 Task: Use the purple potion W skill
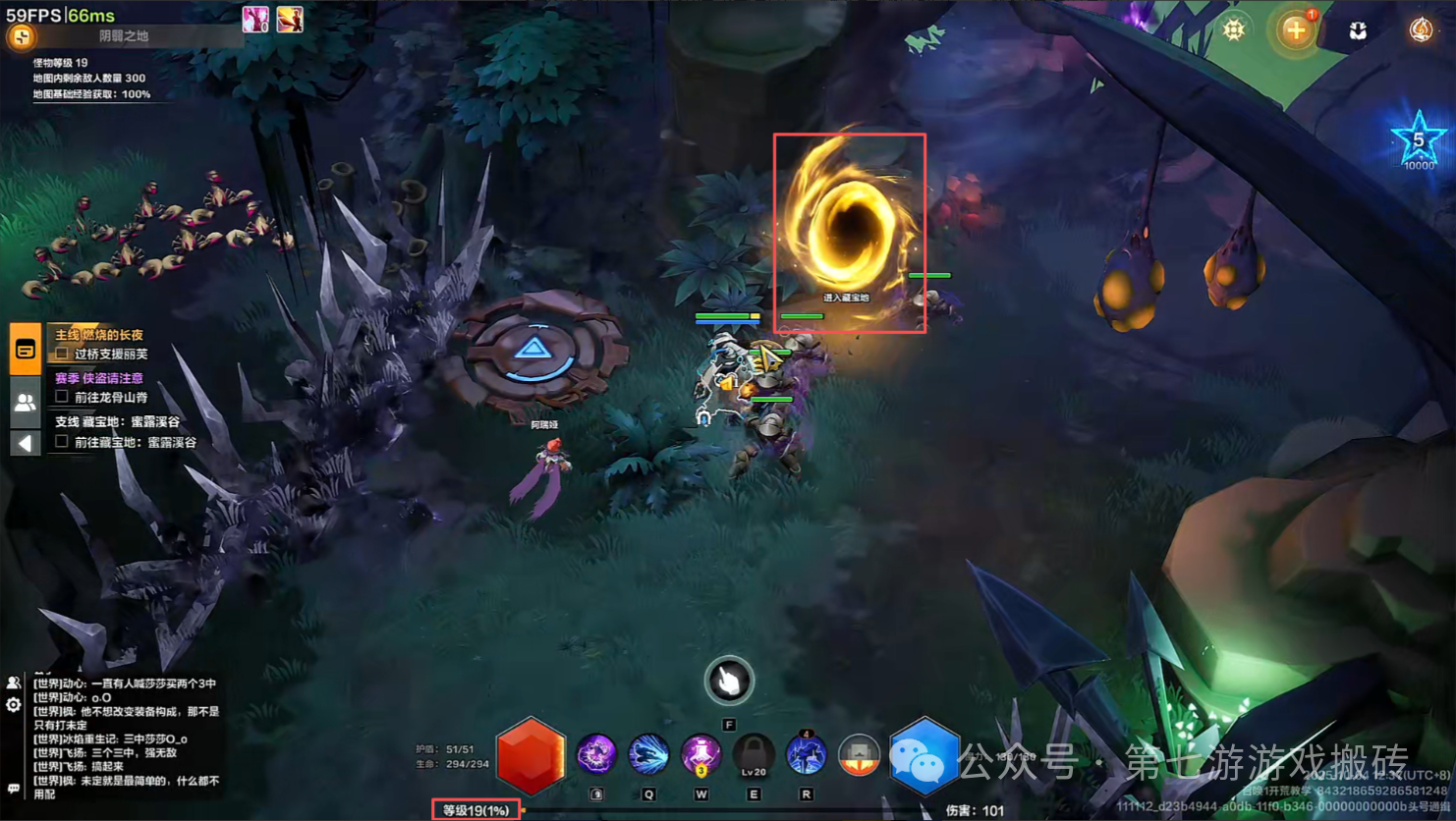pyautogui.click(x=701, y=755)
